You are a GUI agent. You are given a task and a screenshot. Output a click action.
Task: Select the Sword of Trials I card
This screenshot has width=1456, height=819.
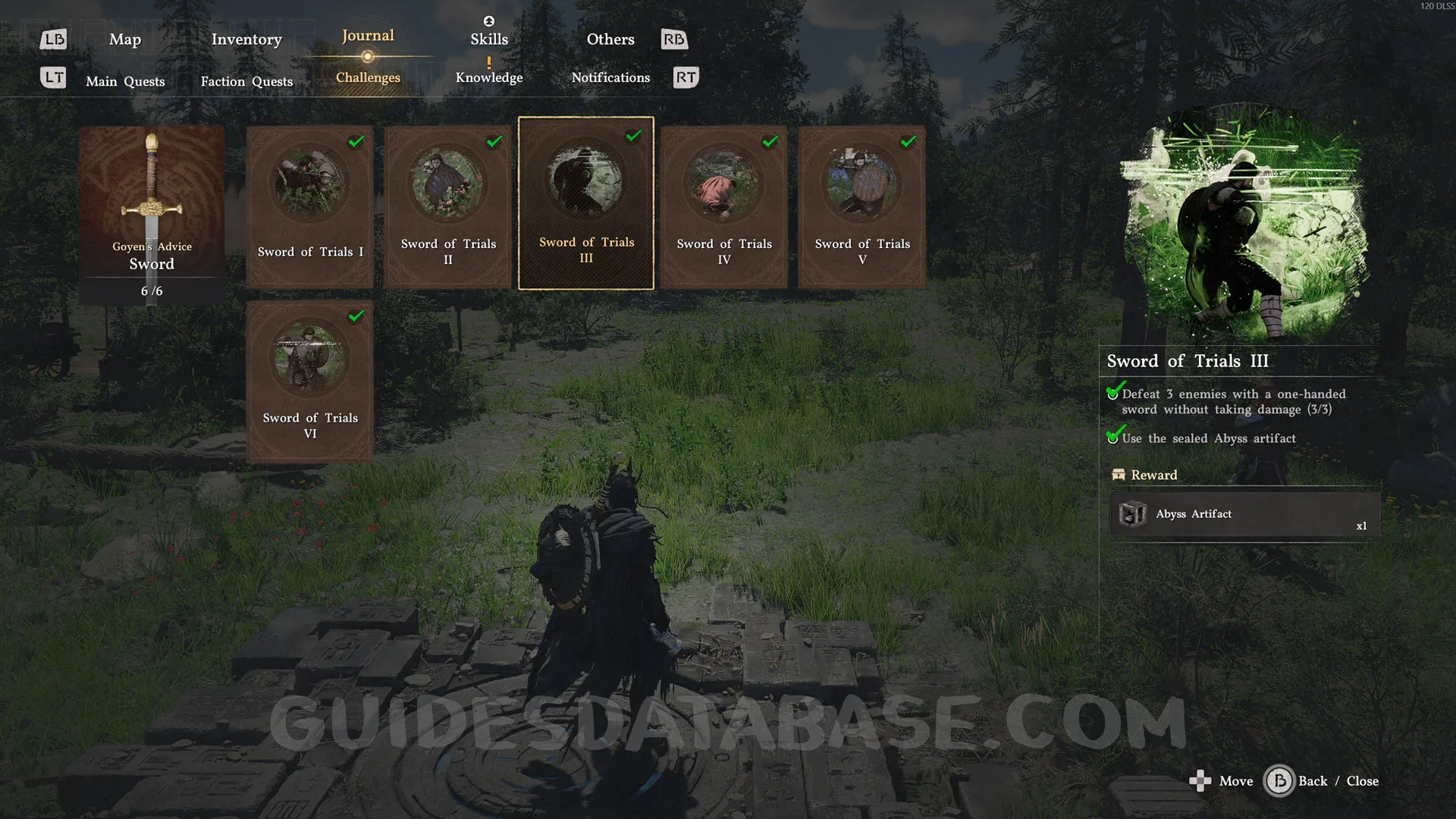310,206
